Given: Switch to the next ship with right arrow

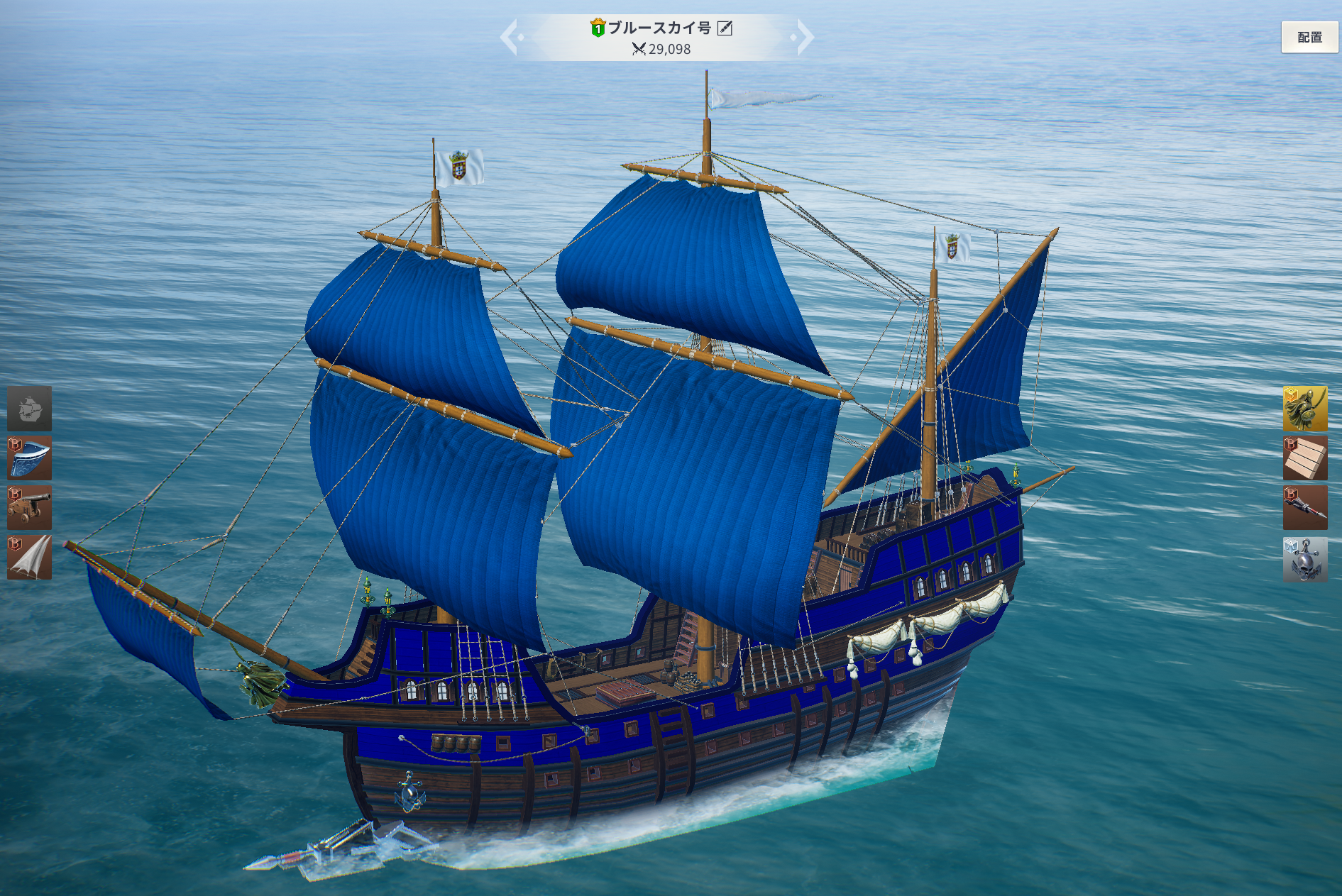Looking at the screenshot, I should (804, 38).
